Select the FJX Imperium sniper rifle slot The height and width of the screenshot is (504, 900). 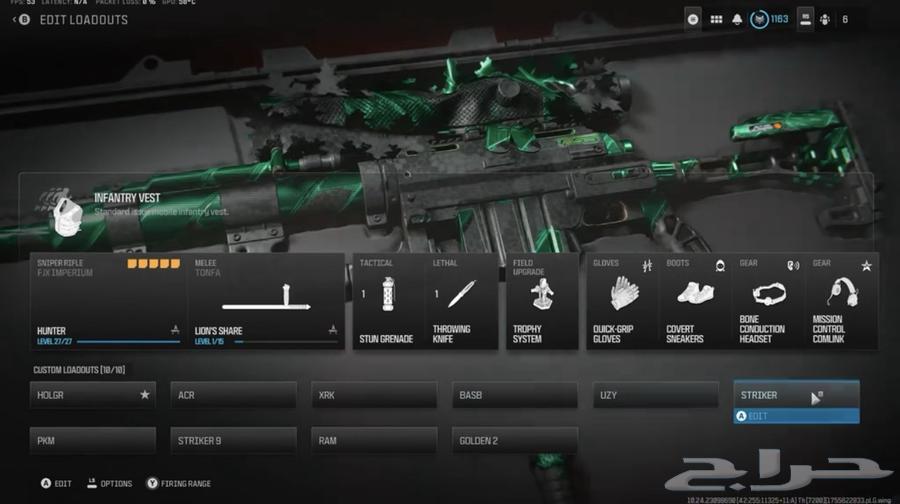pos(109,301)
